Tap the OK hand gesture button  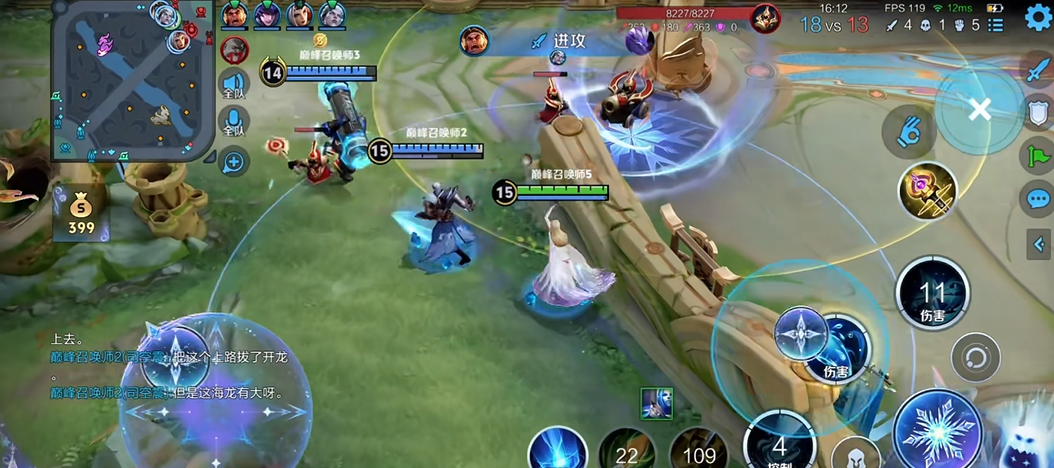coord(908,132)
